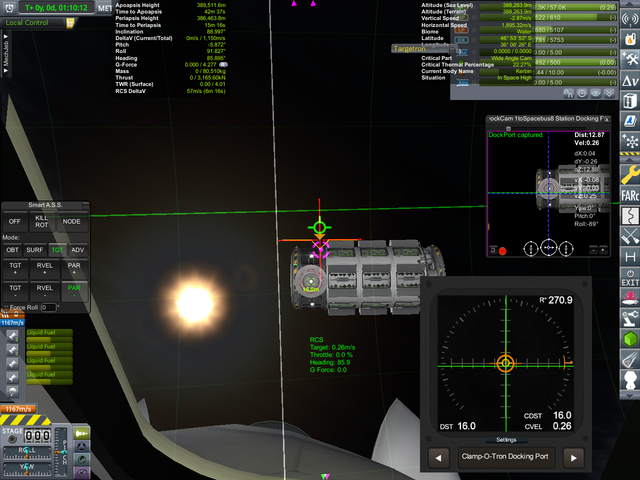The height and width of the screenshot is (480, 640).
Task: Open the FAR toolbar button
Action: (630, 193)
